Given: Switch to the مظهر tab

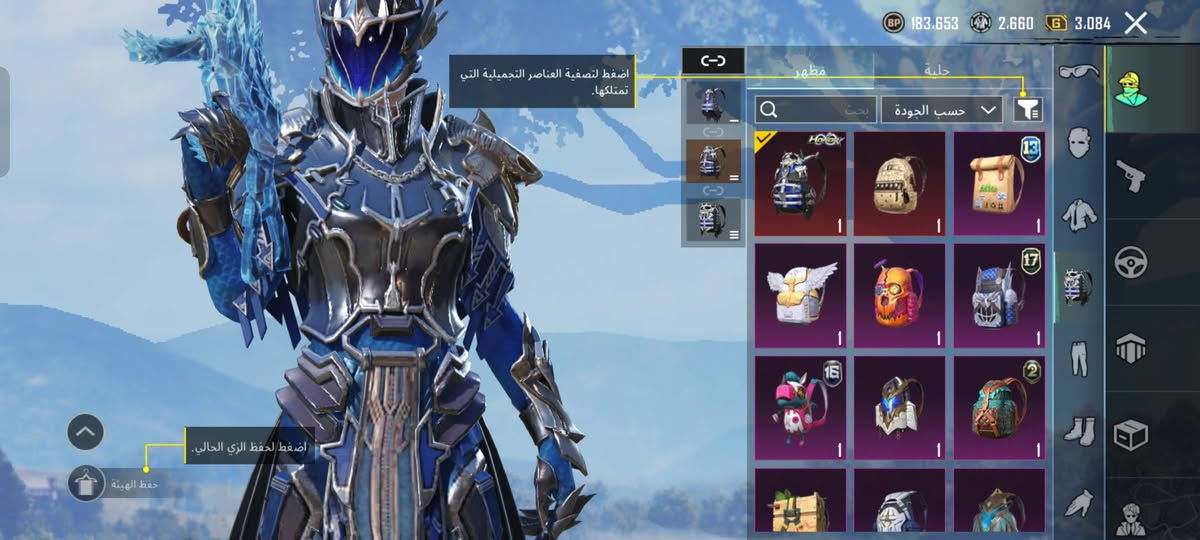Looking at the screenshot, I should tap(810, 71).
